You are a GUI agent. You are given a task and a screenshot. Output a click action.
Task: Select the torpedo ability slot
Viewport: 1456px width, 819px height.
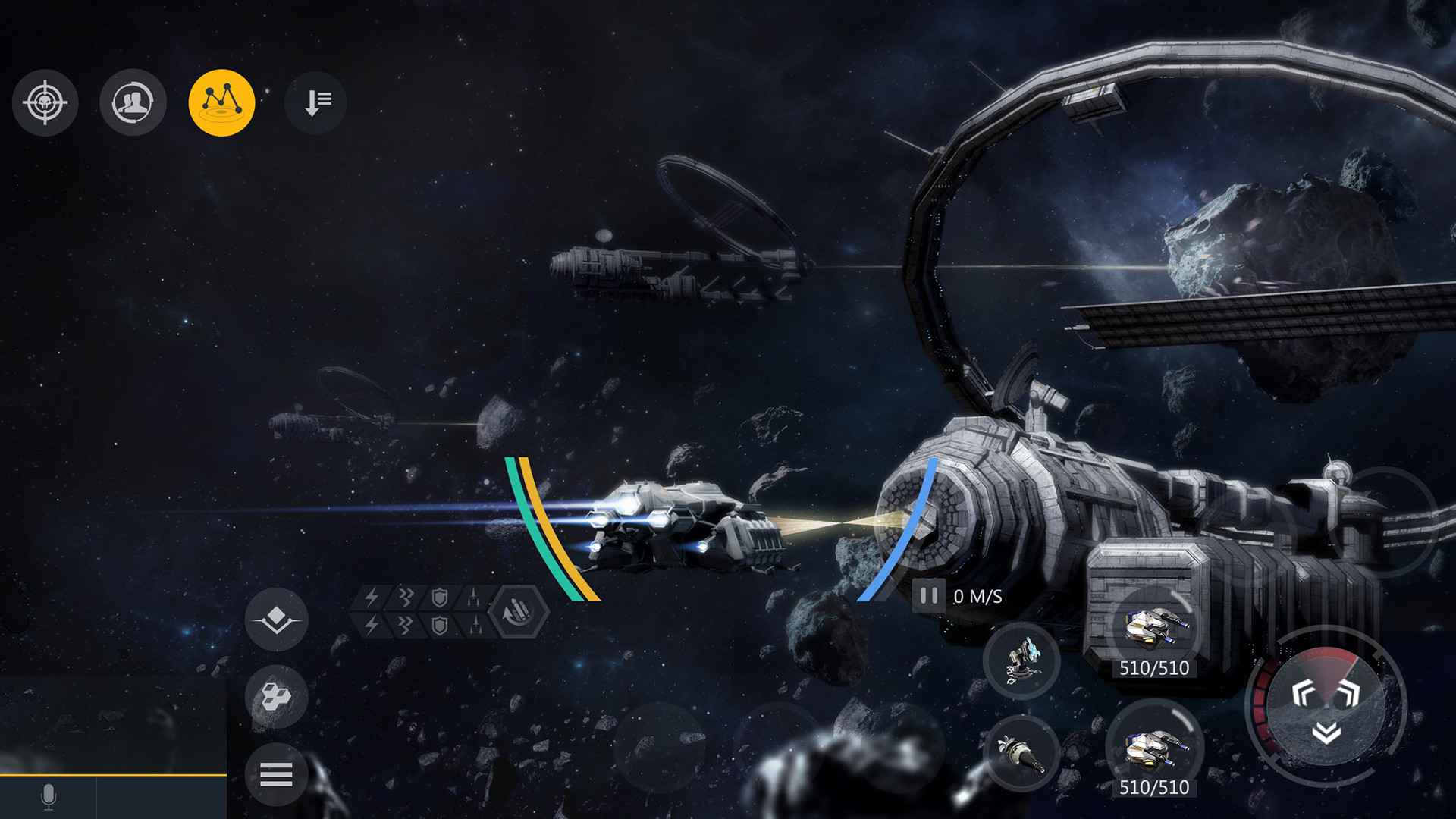1022,755
